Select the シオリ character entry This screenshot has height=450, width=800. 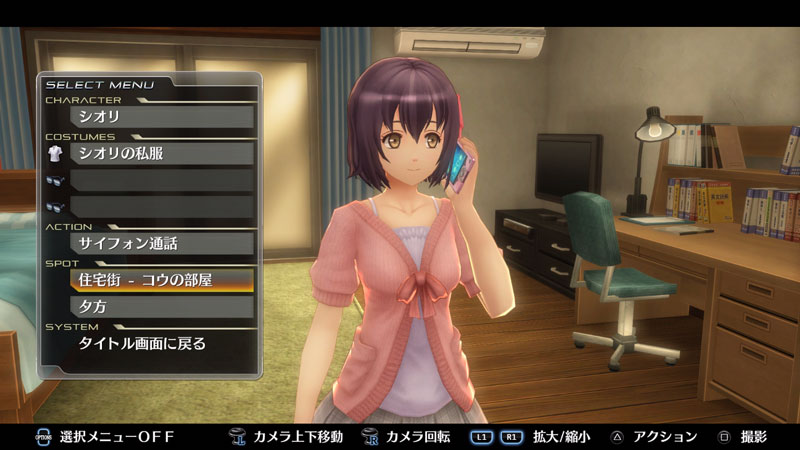160,117
